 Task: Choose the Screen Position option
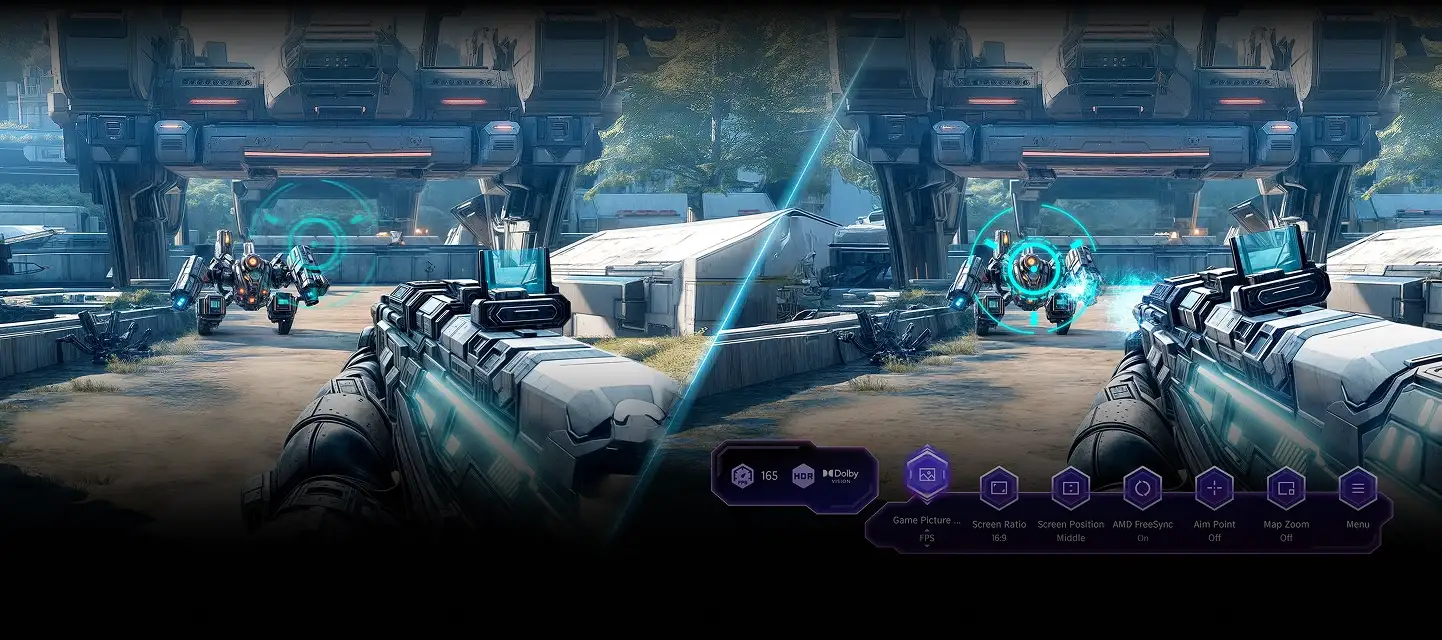pyautogui.click(x=1070, y=489)
